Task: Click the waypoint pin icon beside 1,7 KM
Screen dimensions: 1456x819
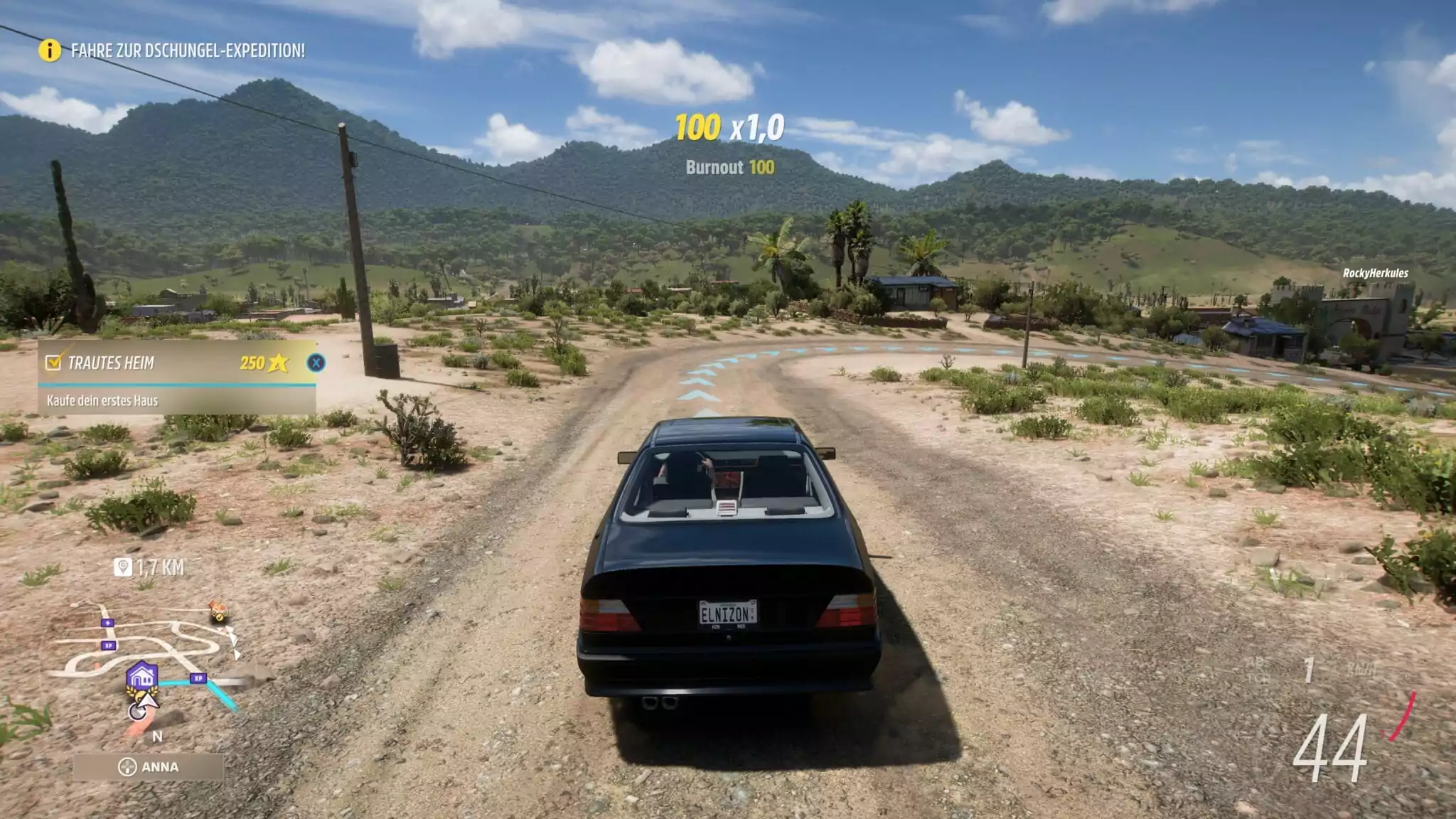Action: (123, 567)
